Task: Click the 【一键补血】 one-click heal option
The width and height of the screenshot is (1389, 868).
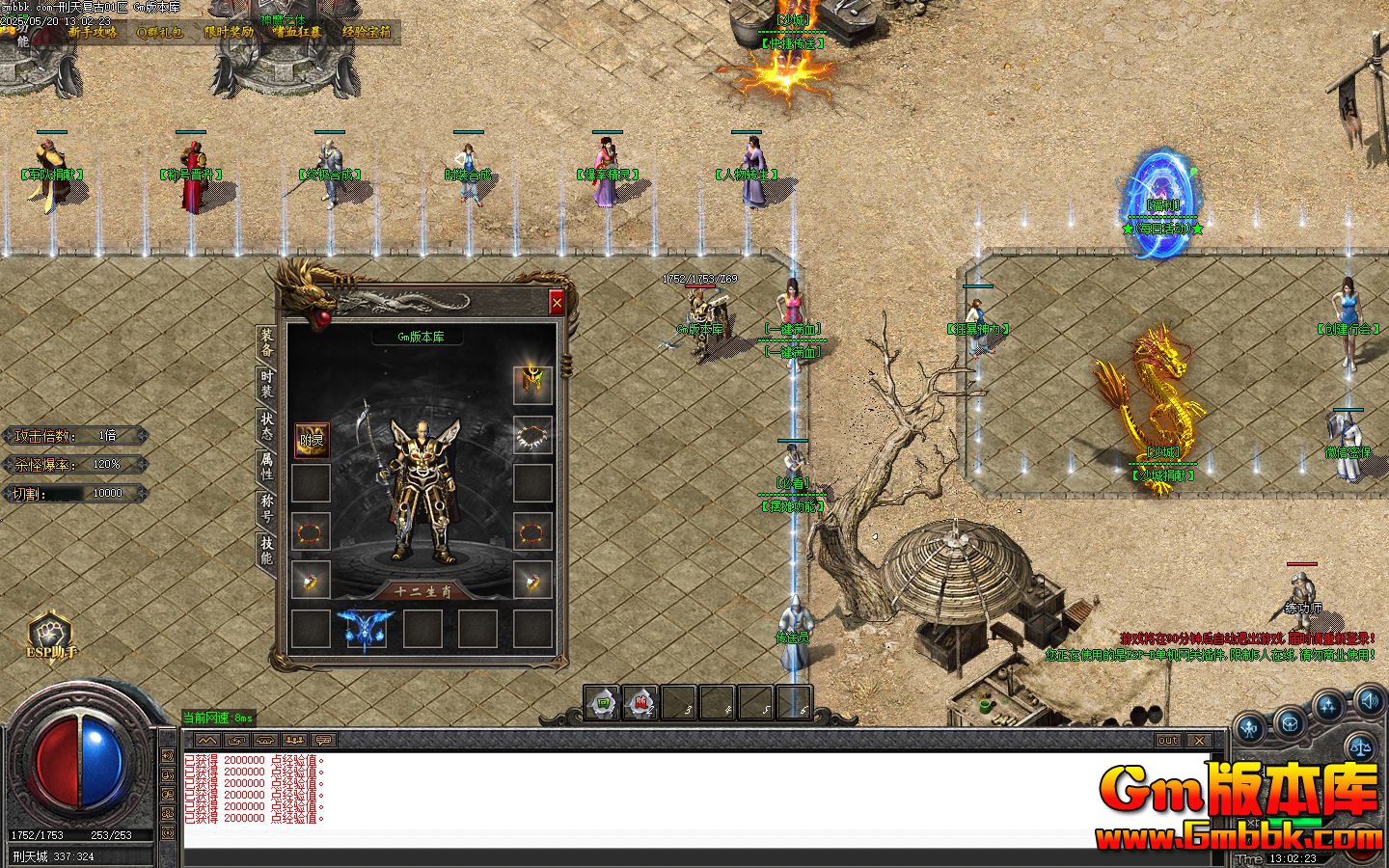Action: click(x=794, y=328)
